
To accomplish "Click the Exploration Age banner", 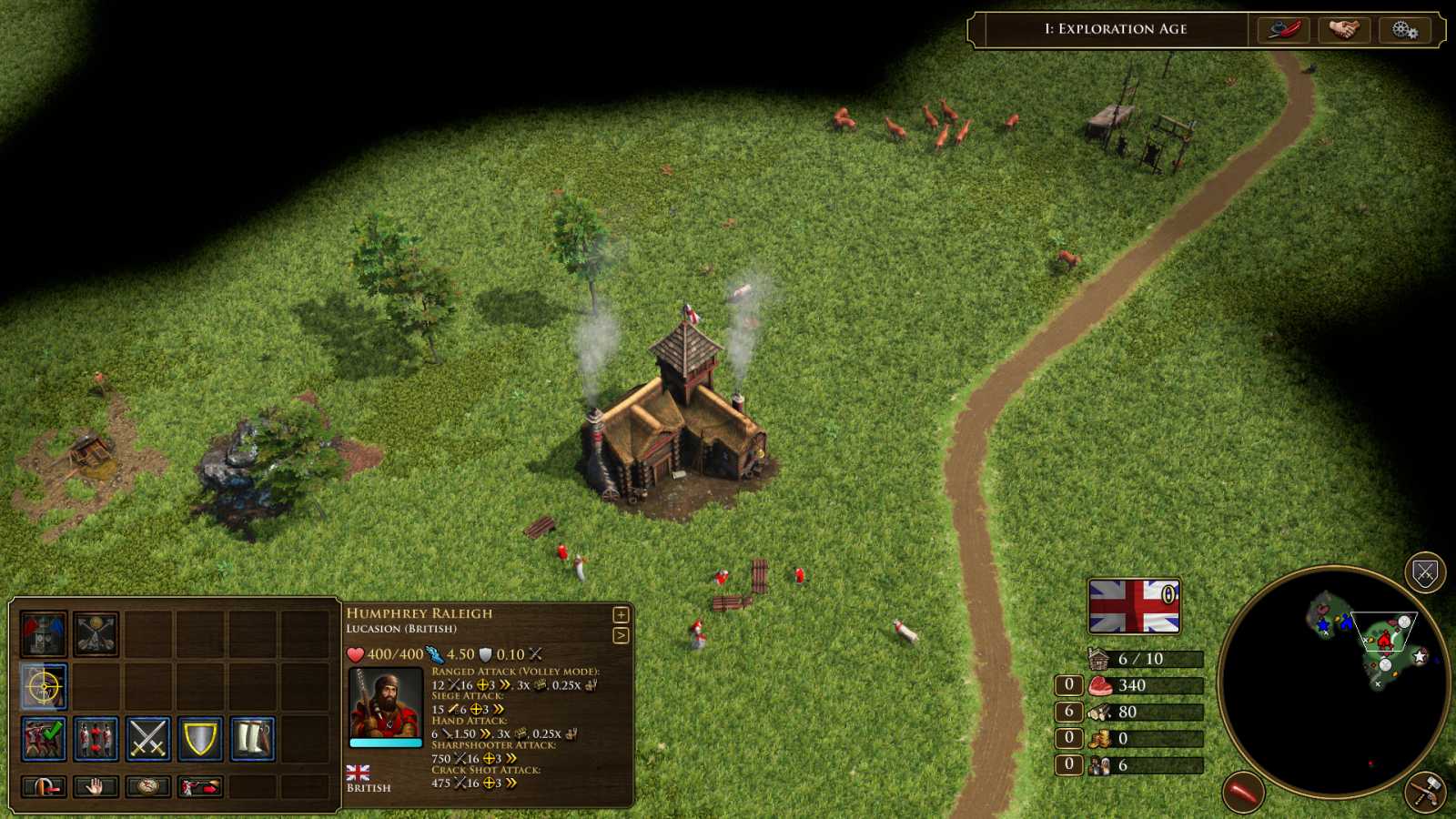I will 1115,29.
